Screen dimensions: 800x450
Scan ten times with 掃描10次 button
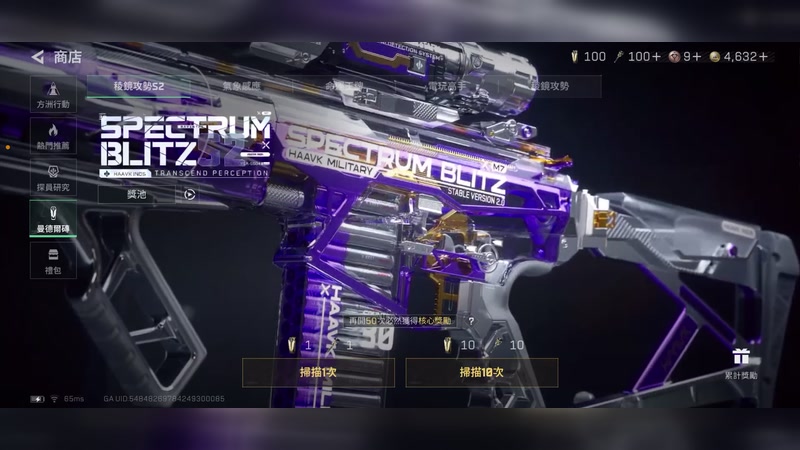pyautogui.click(x=481, y=372)
